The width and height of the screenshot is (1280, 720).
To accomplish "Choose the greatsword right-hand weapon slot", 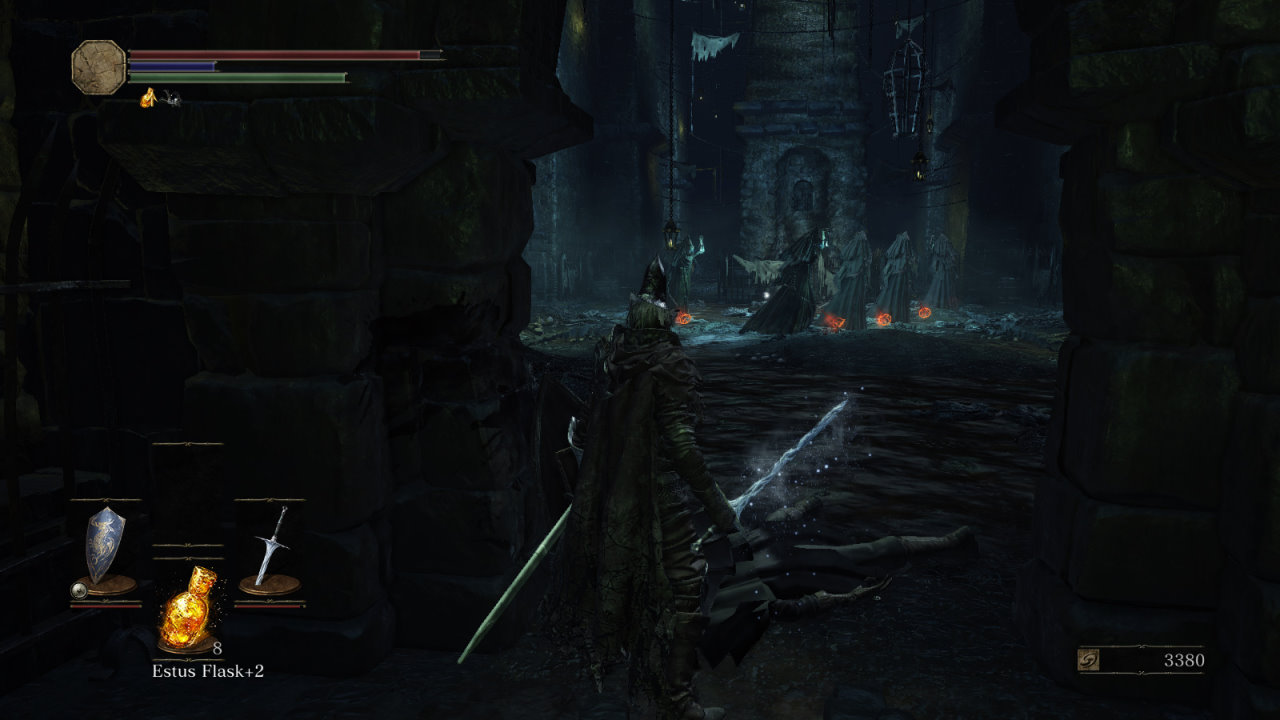I will pyautogui.click(x=270, y=549).
